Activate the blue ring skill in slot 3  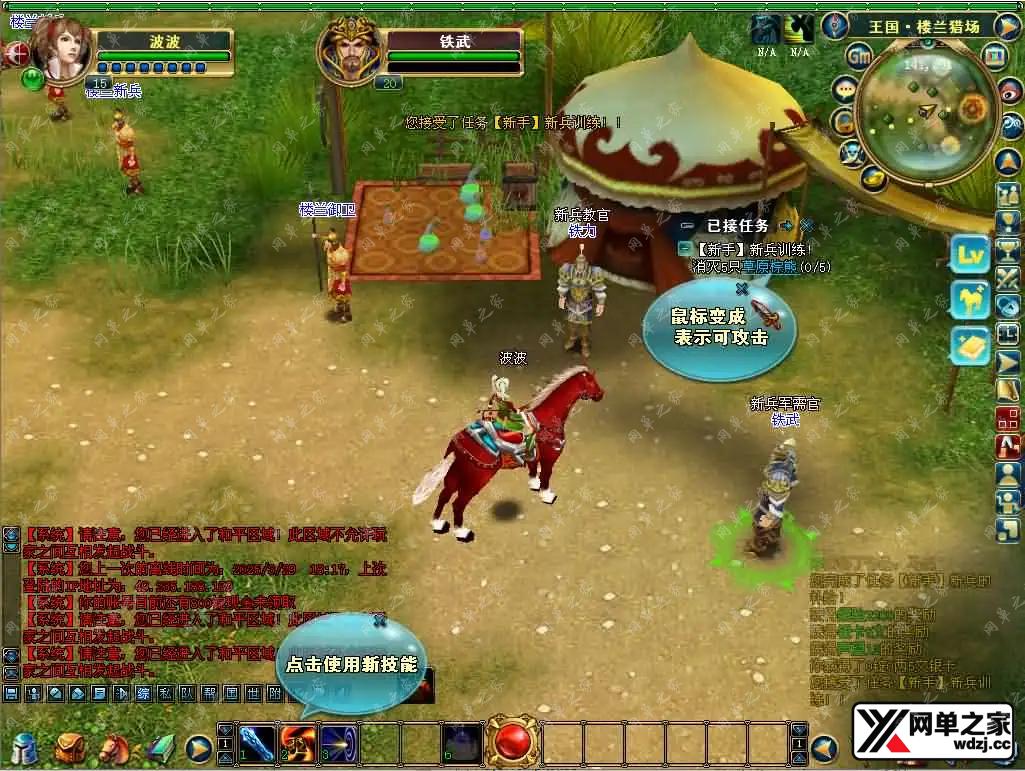[339, 743]
